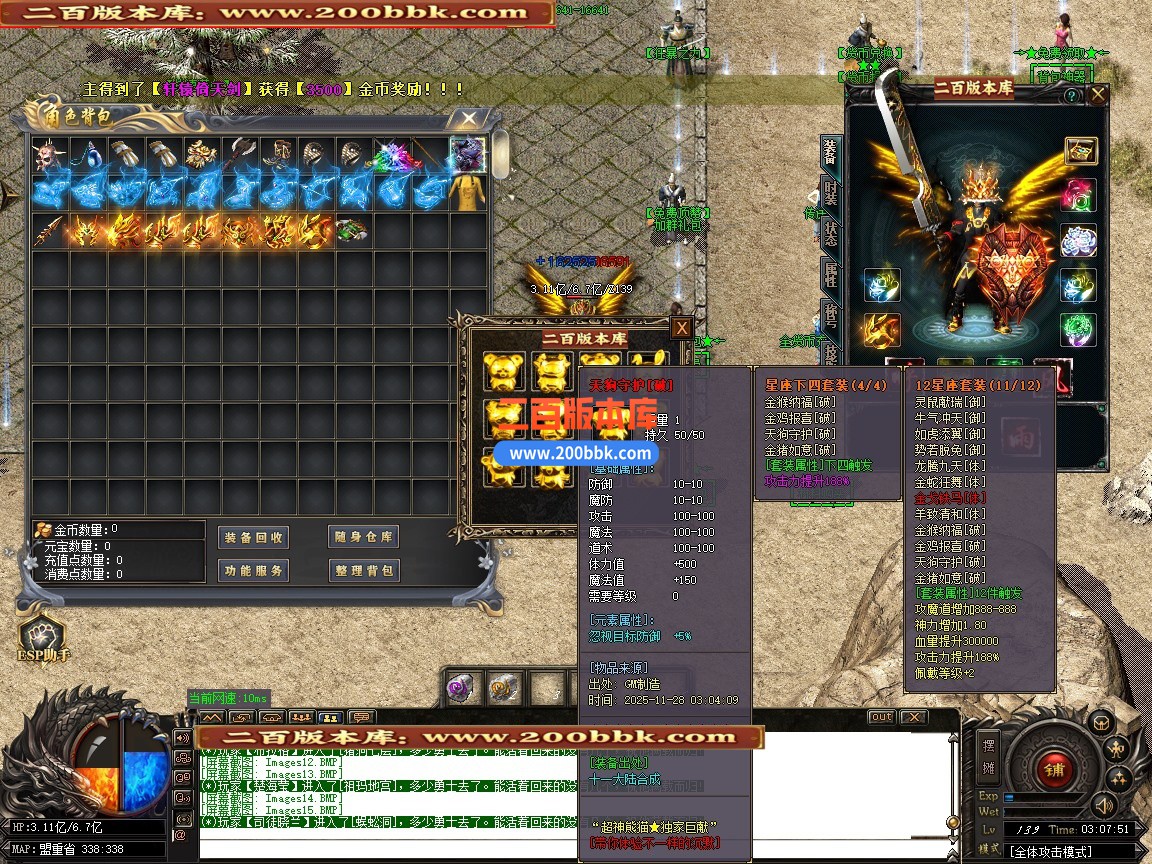Switch to the 时装 fashion tab
Image resolution: width=1152 pixels, height=864 pixels.
[830, 191]
